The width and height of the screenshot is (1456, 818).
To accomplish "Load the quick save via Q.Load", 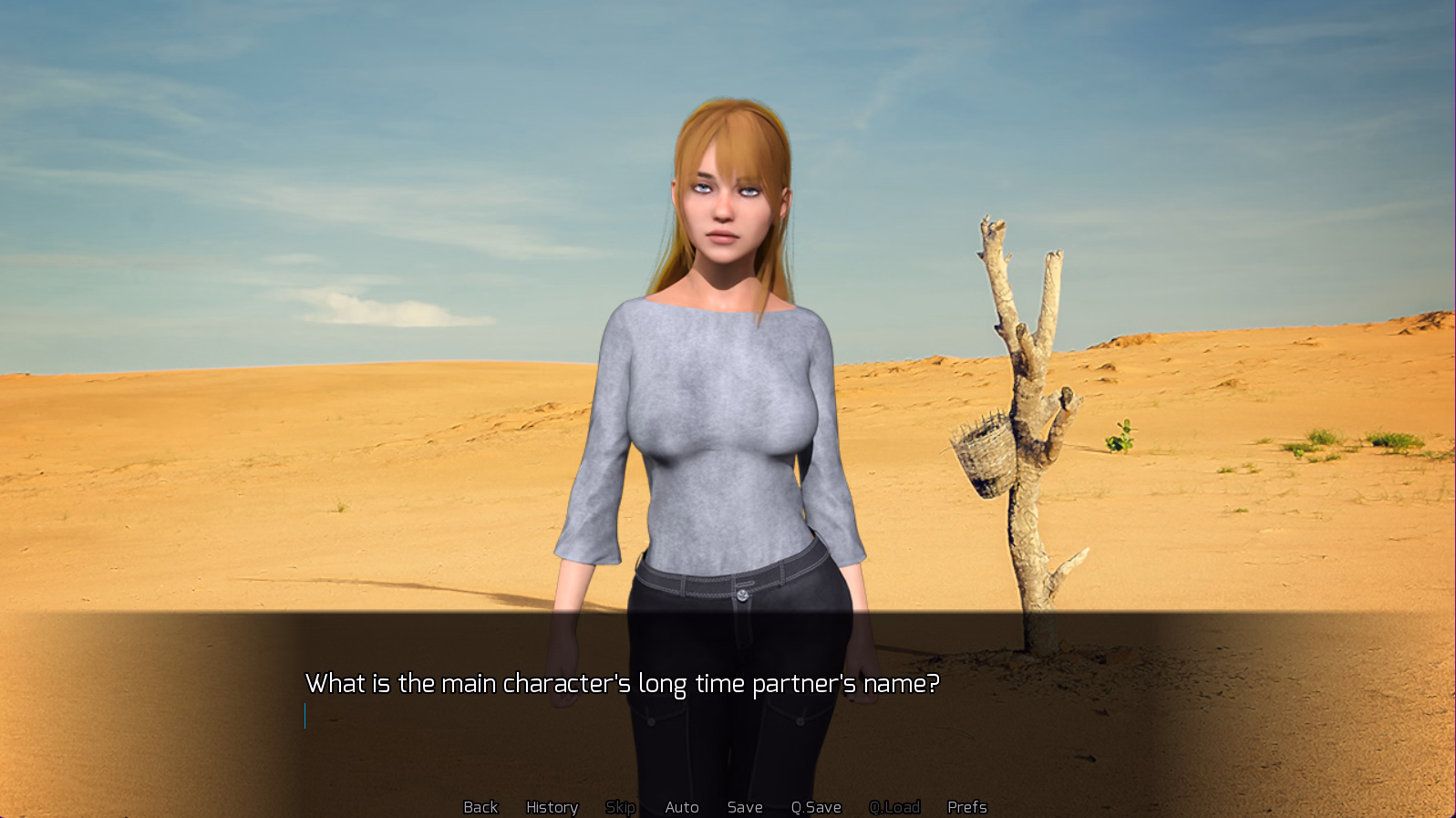I will coord(895,806).
